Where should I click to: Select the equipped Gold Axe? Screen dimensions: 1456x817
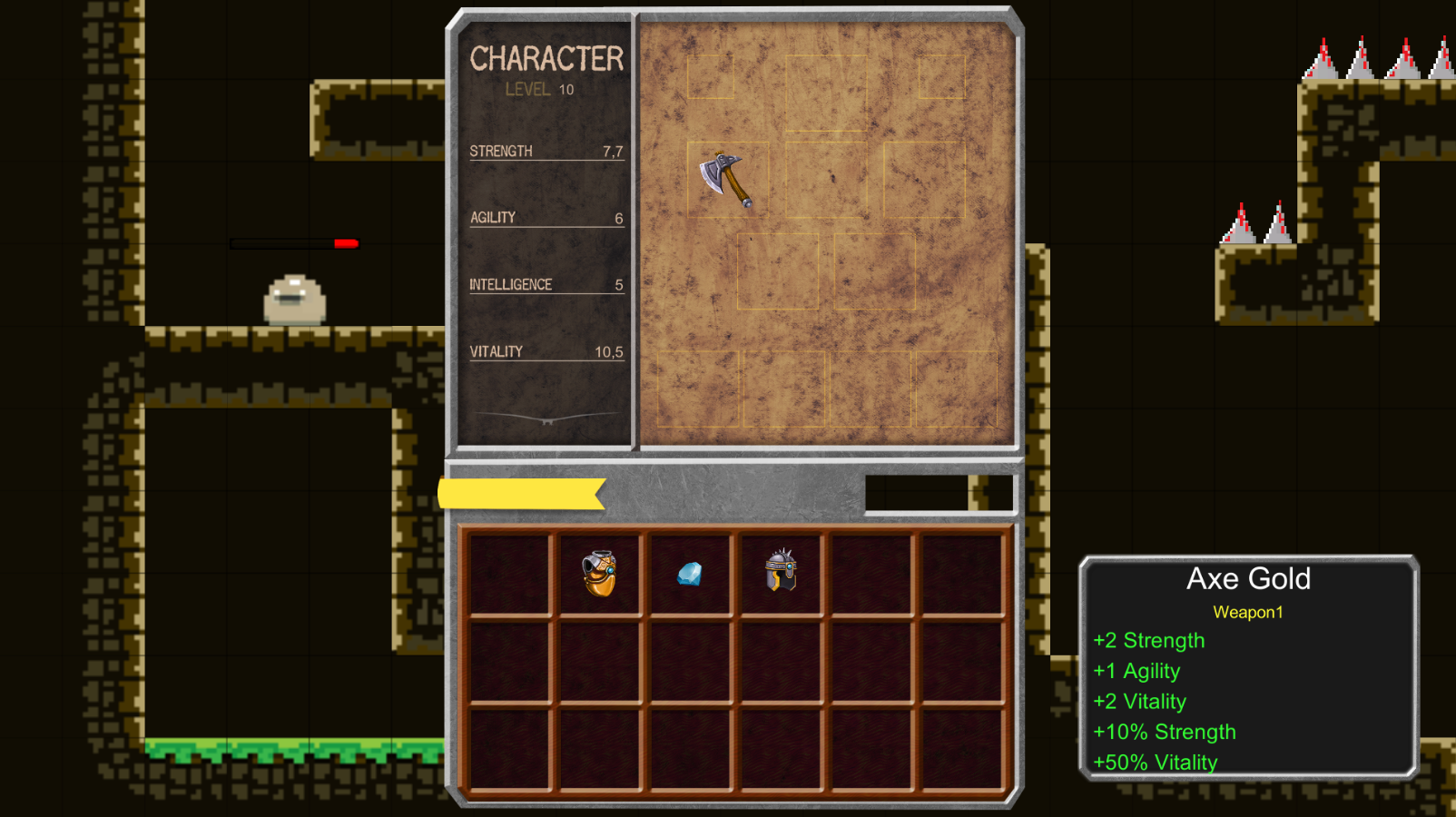723,177
